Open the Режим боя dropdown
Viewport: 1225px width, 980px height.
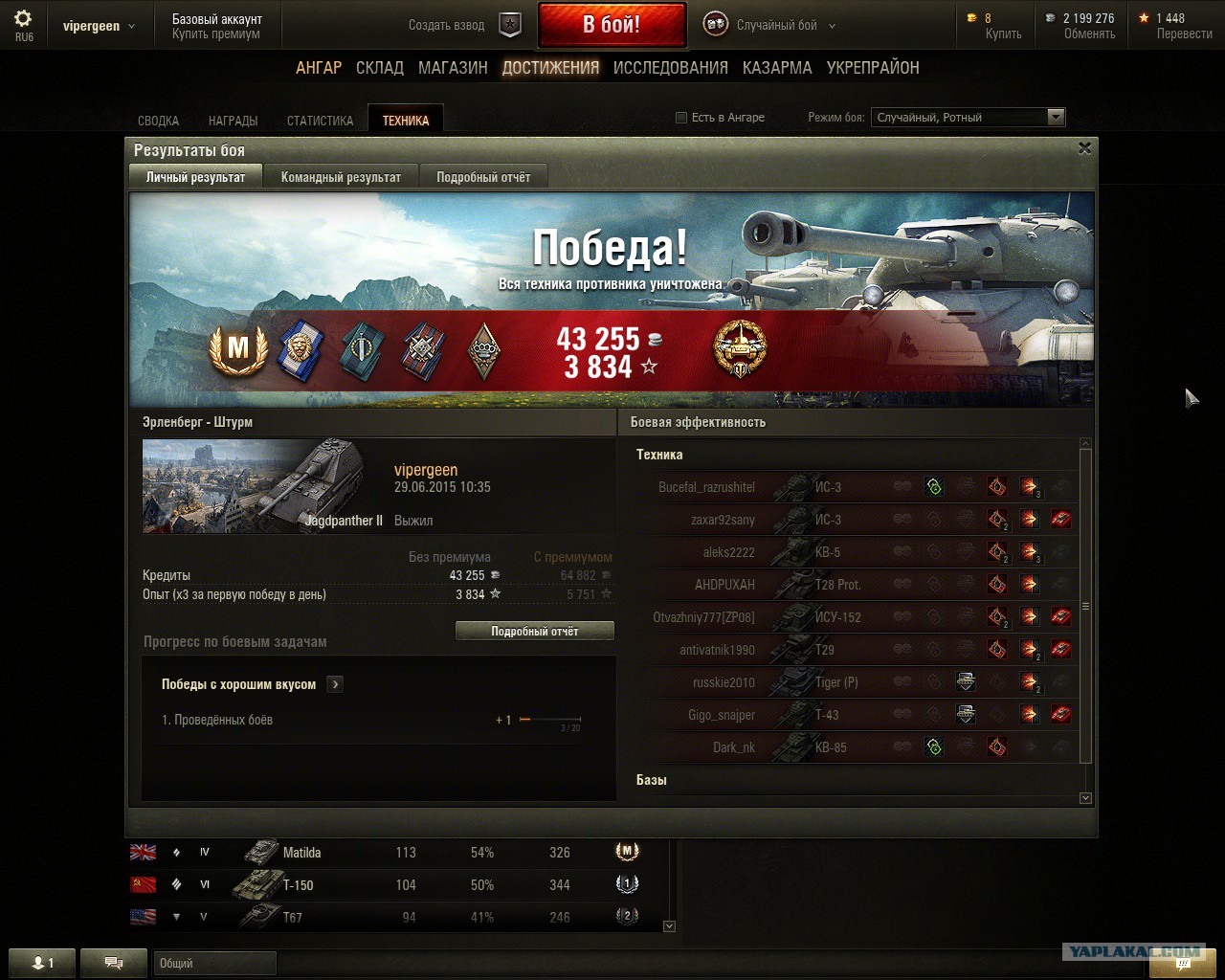point(968,118)
